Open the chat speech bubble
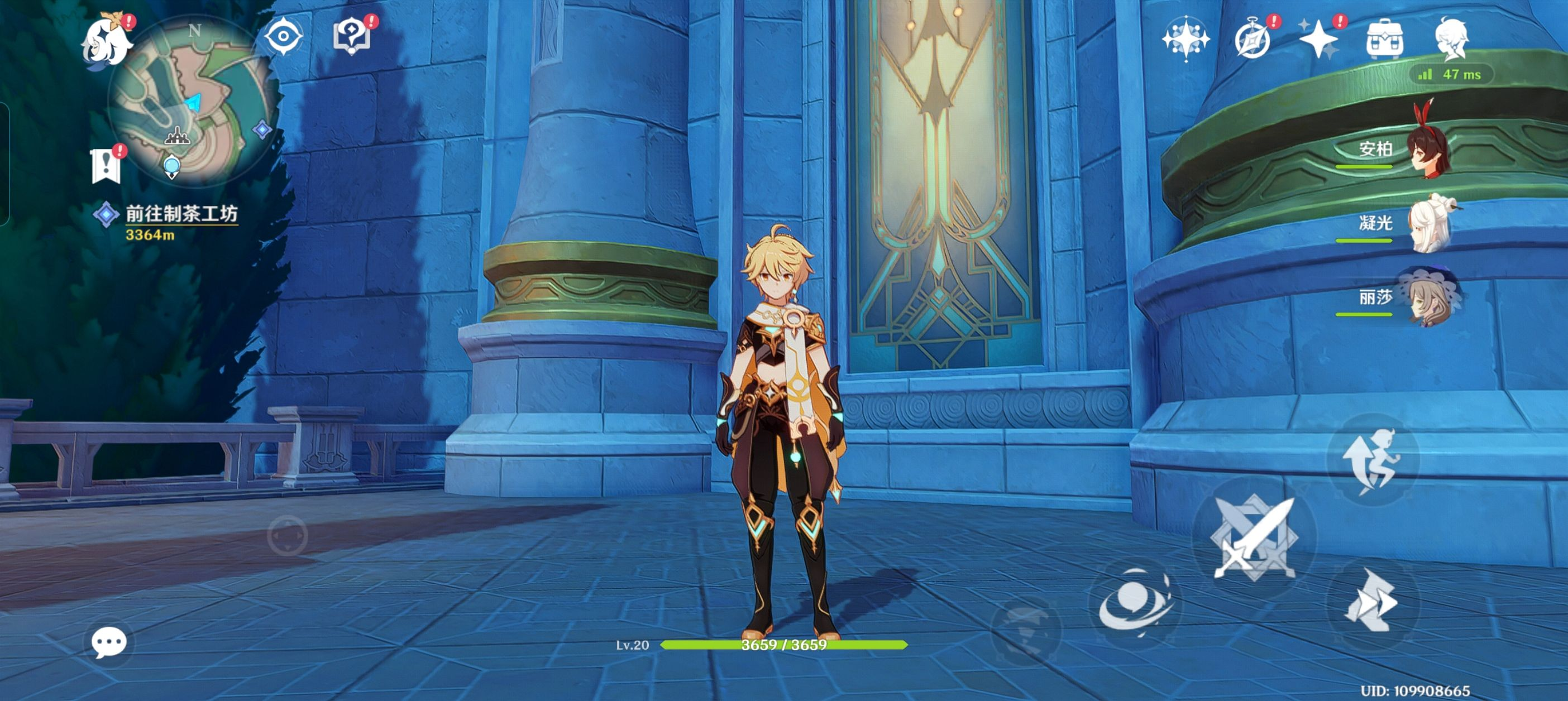The width and height of the screenshot is (1568, 701). click(109, 642)
